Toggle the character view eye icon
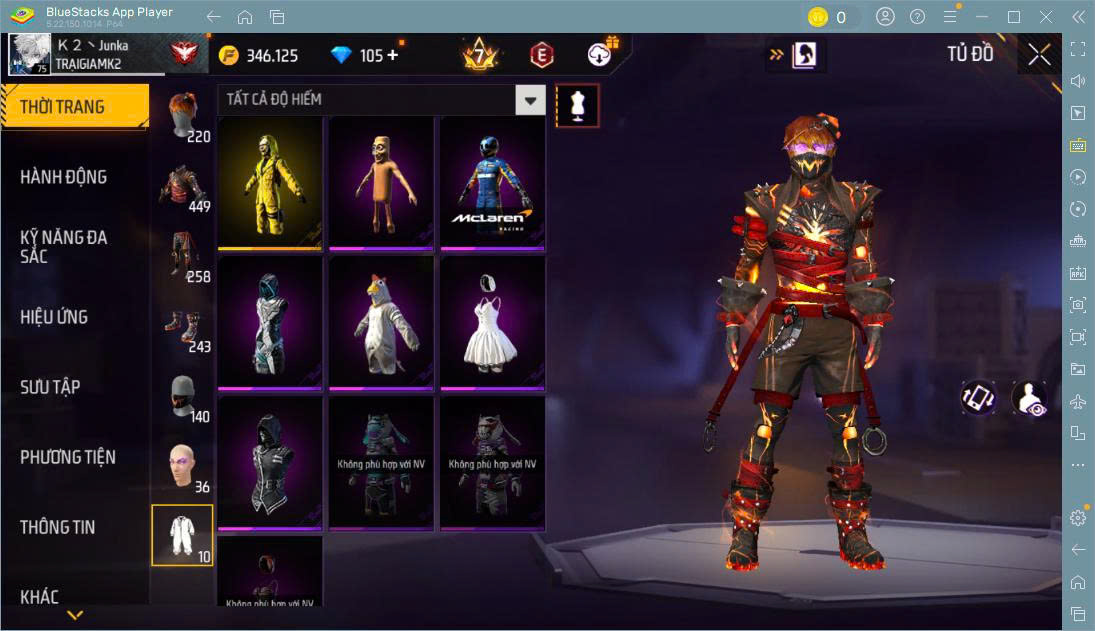1095x631 pixels. click(1029, 398)
